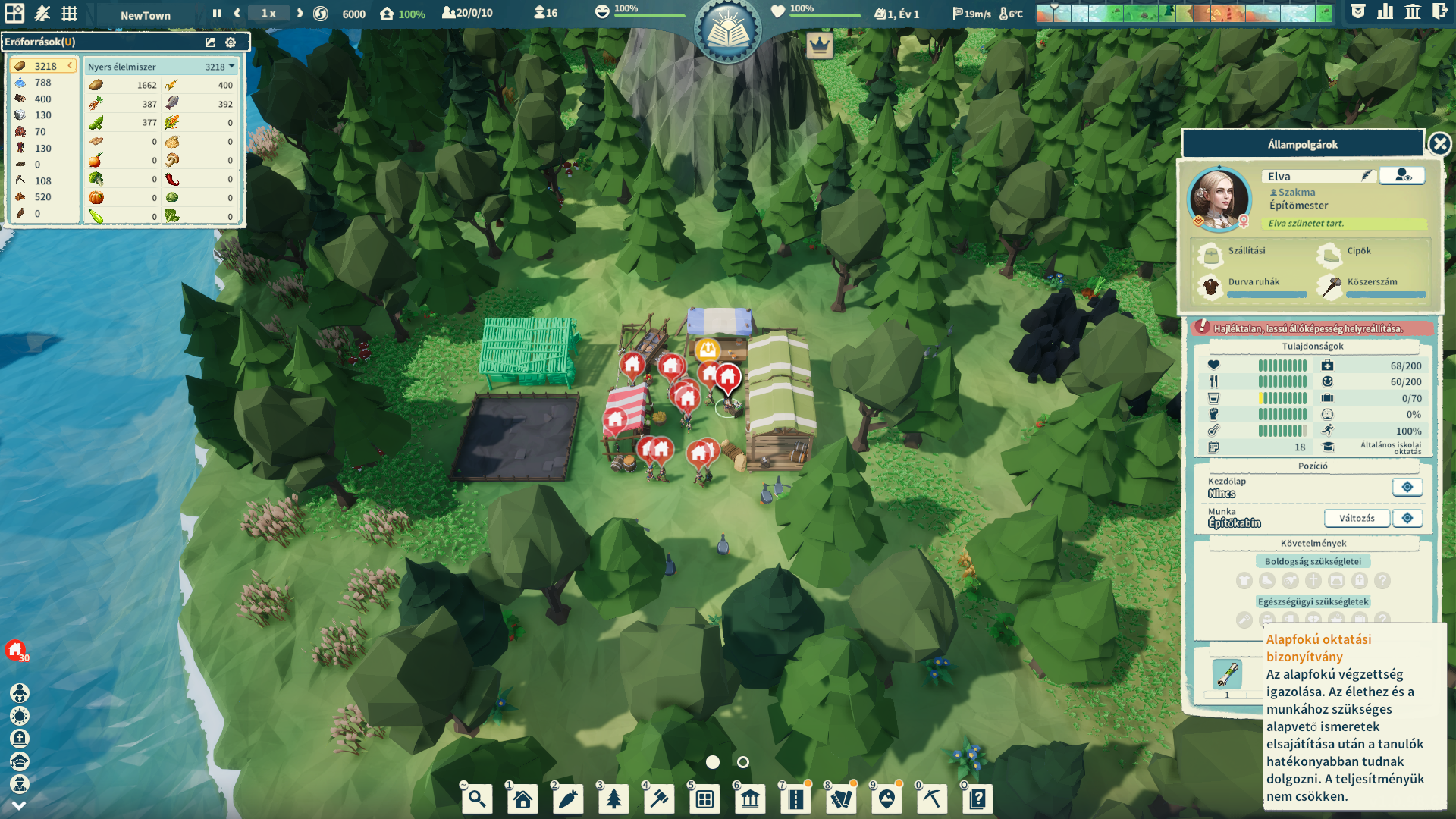Select the magnifying glass search tool
Screen dimensions: 1456x819
(477, 799)
